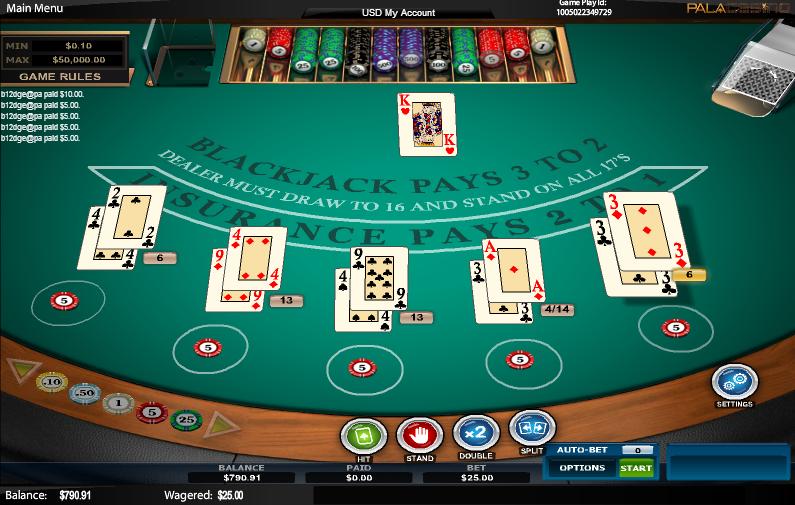
Task: Choose the 1 dollar chip
Action: click(118, 403)
